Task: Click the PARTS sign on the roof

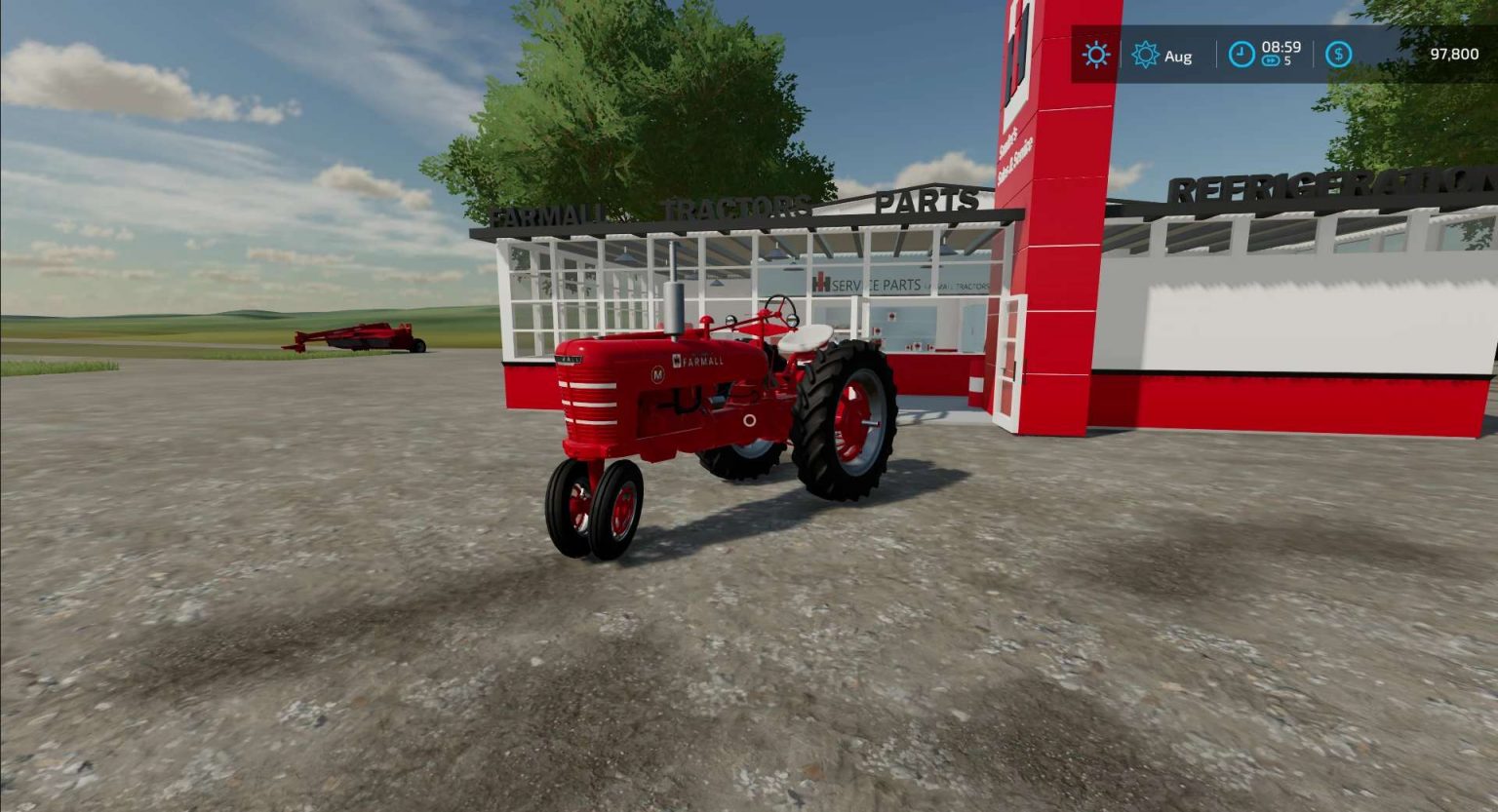Action: tap(928, 202)
